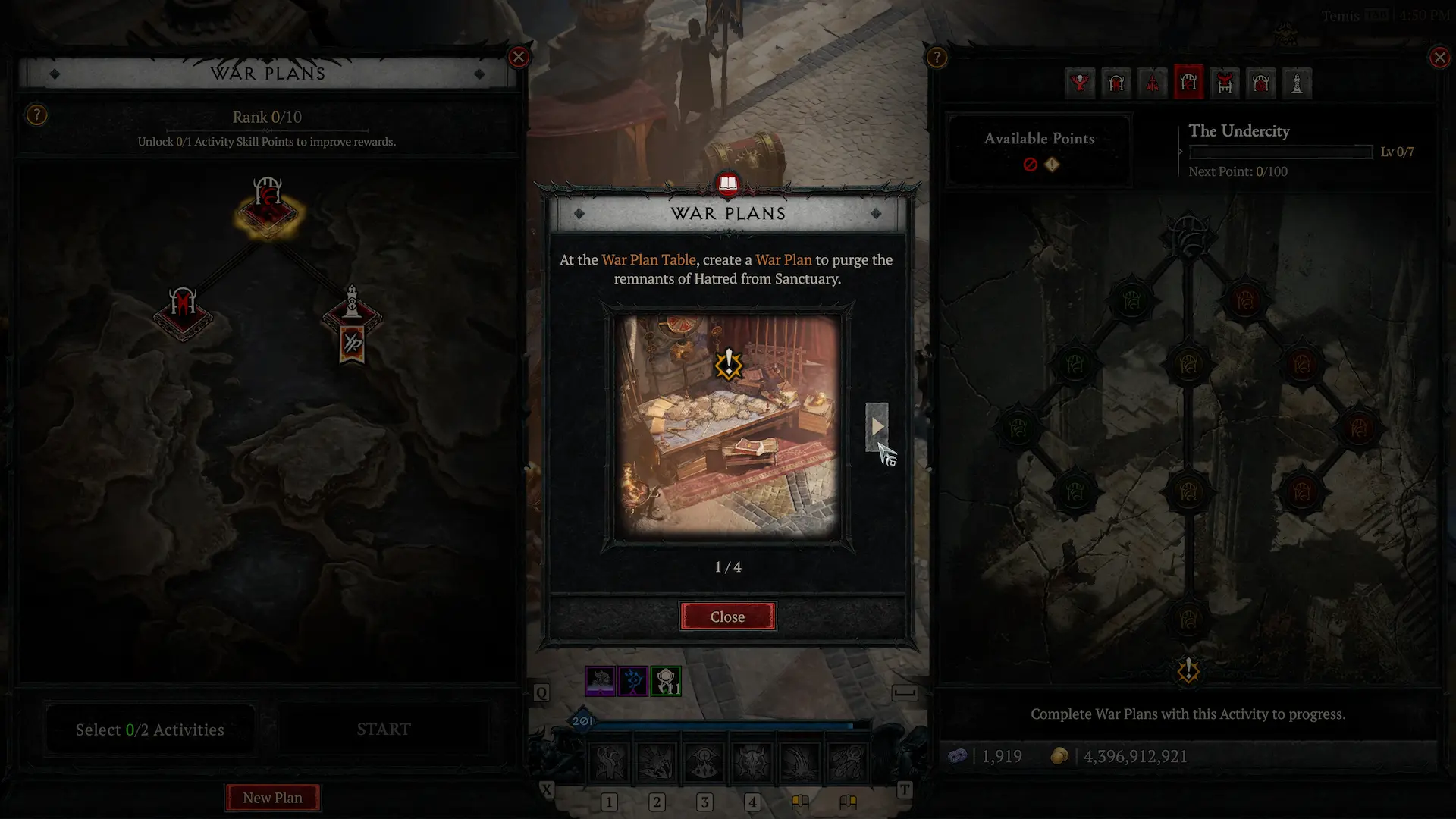Select the glowing war plan node on the map
Image resolution: width=1456 pixels, height=819 pixels.
[x=267, y=213]
